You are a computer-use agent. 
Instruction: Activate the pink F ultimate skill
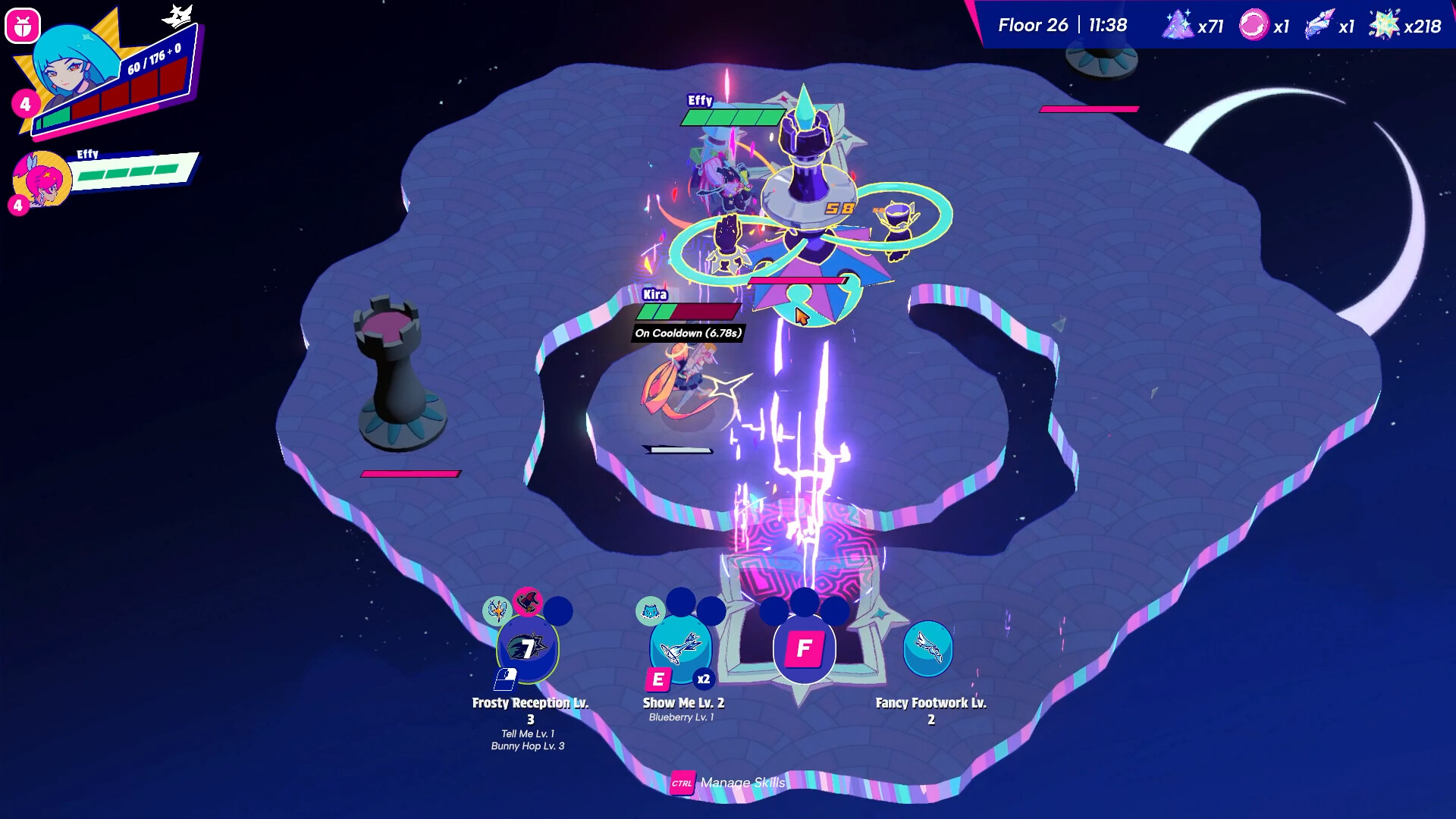(804, 650)
